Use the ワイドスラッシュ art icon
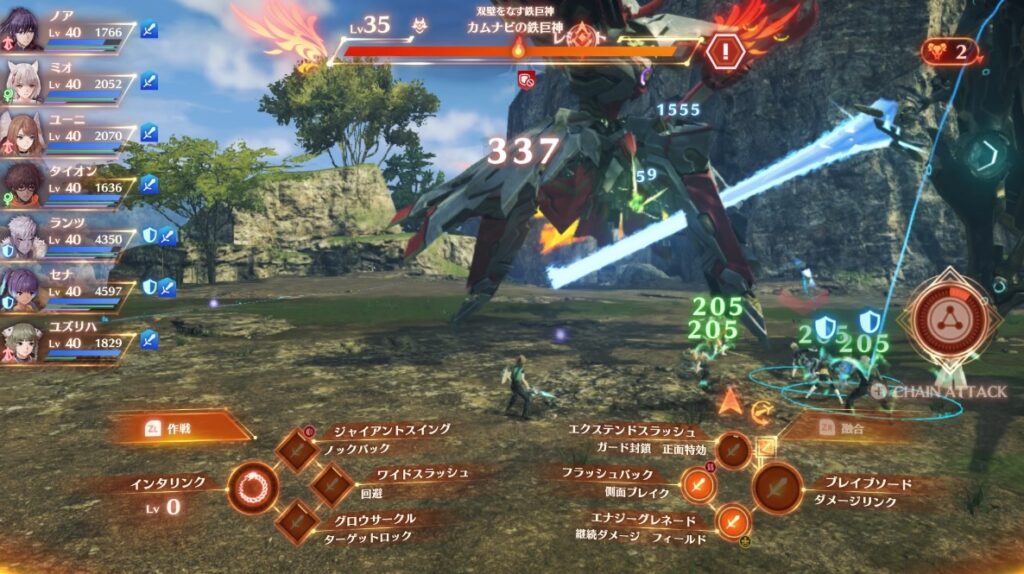 click(x=331, y=485)
